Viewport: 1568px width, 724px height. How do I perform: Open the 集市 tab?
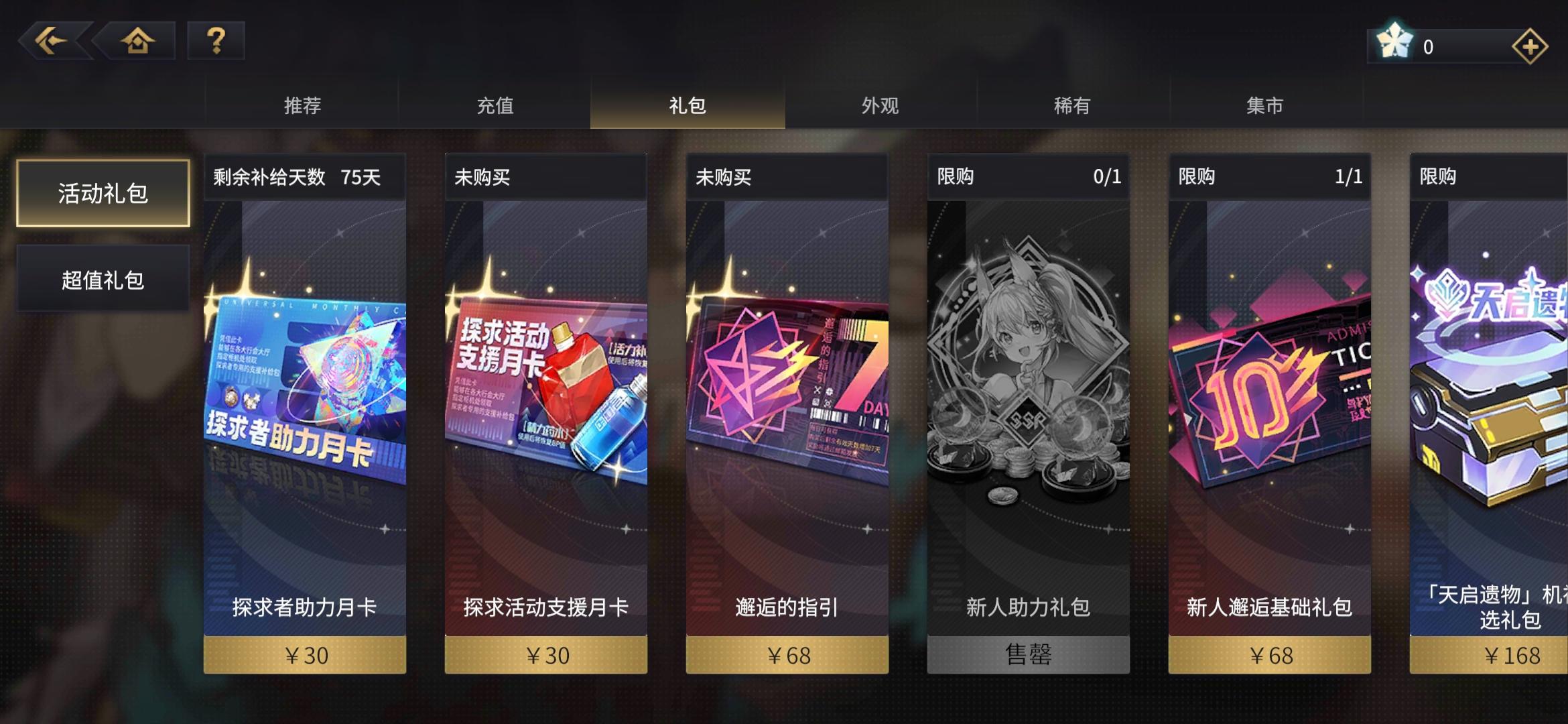[x=1265, y=105]
